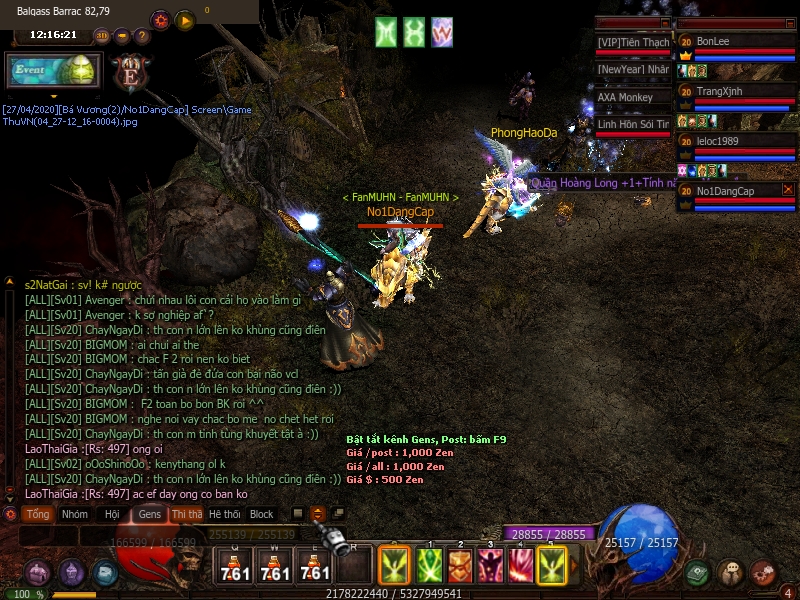Select the Hội chat tab
The width and height of the screenshot is (800, 600).
point(112,514)
